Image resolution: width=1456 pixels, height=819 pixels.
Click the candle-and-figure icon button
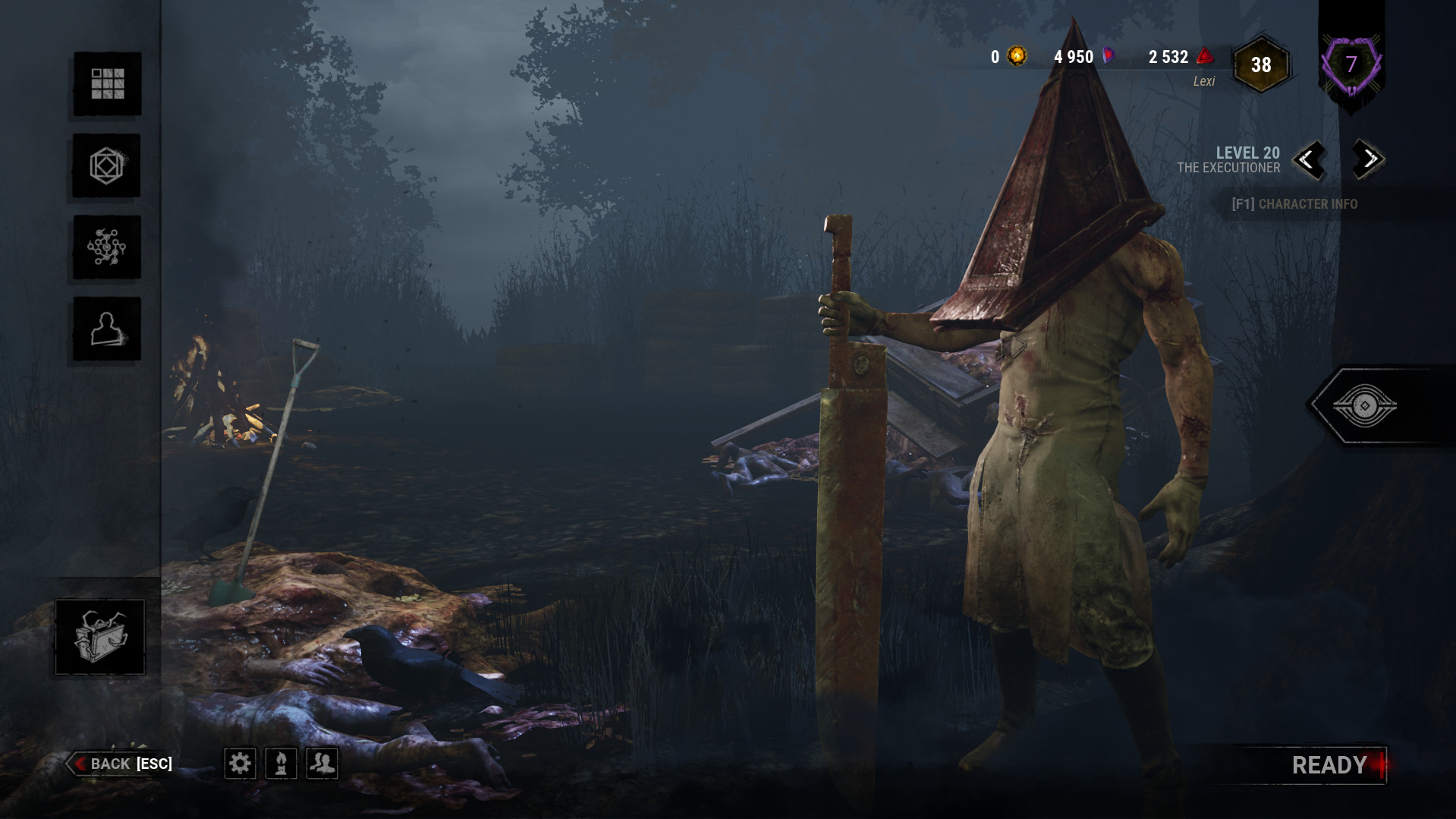[281, 763]
